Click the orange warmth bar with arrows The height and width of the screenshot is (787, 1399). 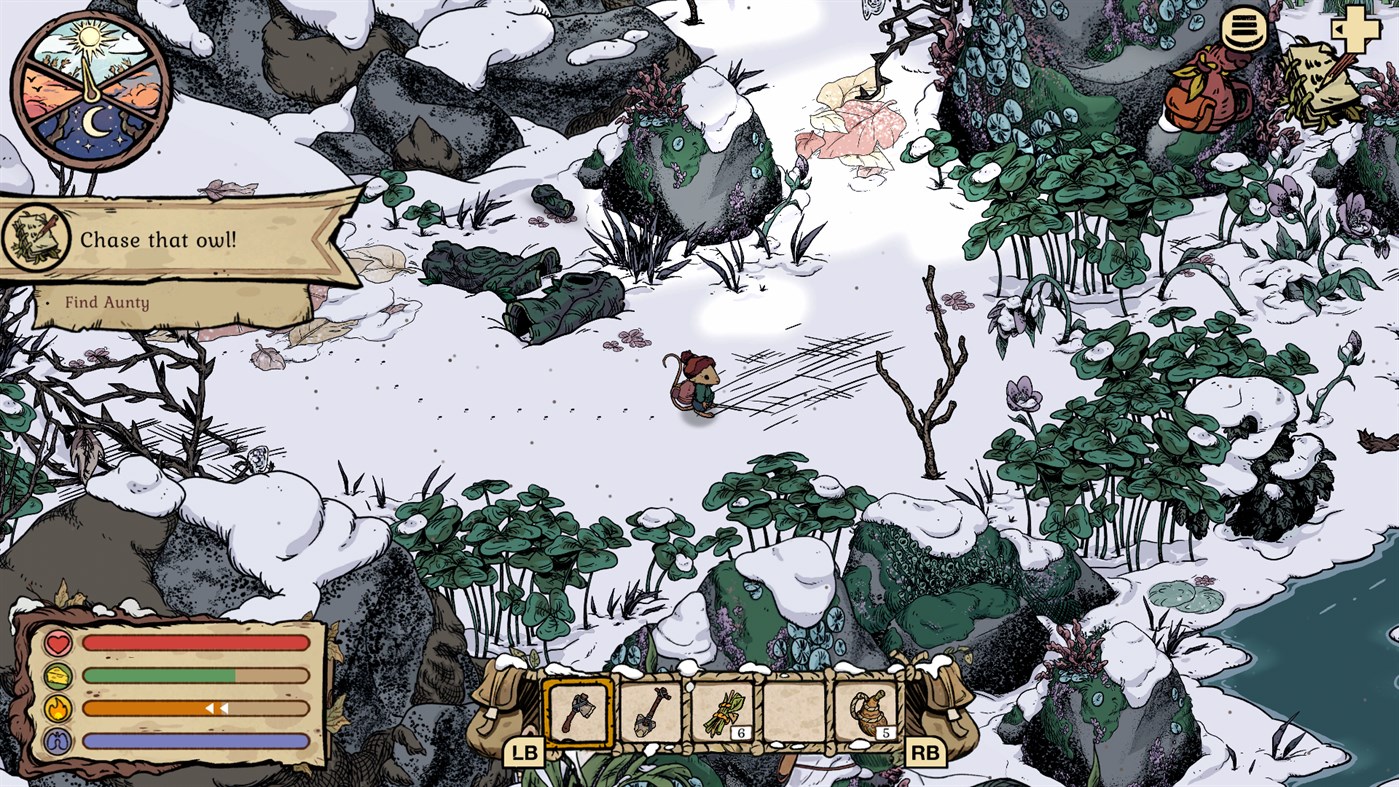click(196, 706)
